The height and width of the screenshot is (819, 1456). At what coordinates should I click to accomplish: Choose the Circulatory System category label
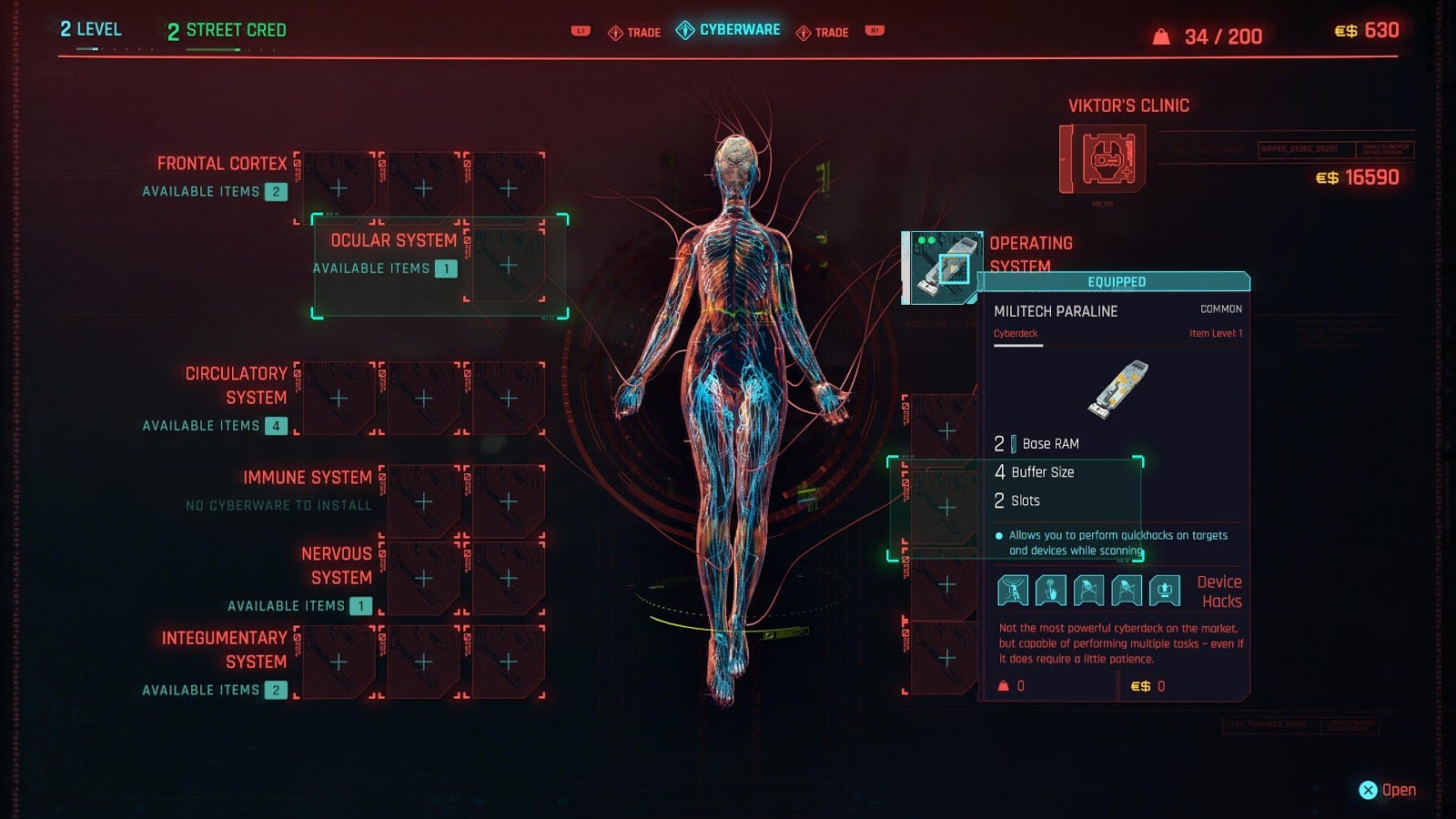pyautogui.click(x=236, y=385)
